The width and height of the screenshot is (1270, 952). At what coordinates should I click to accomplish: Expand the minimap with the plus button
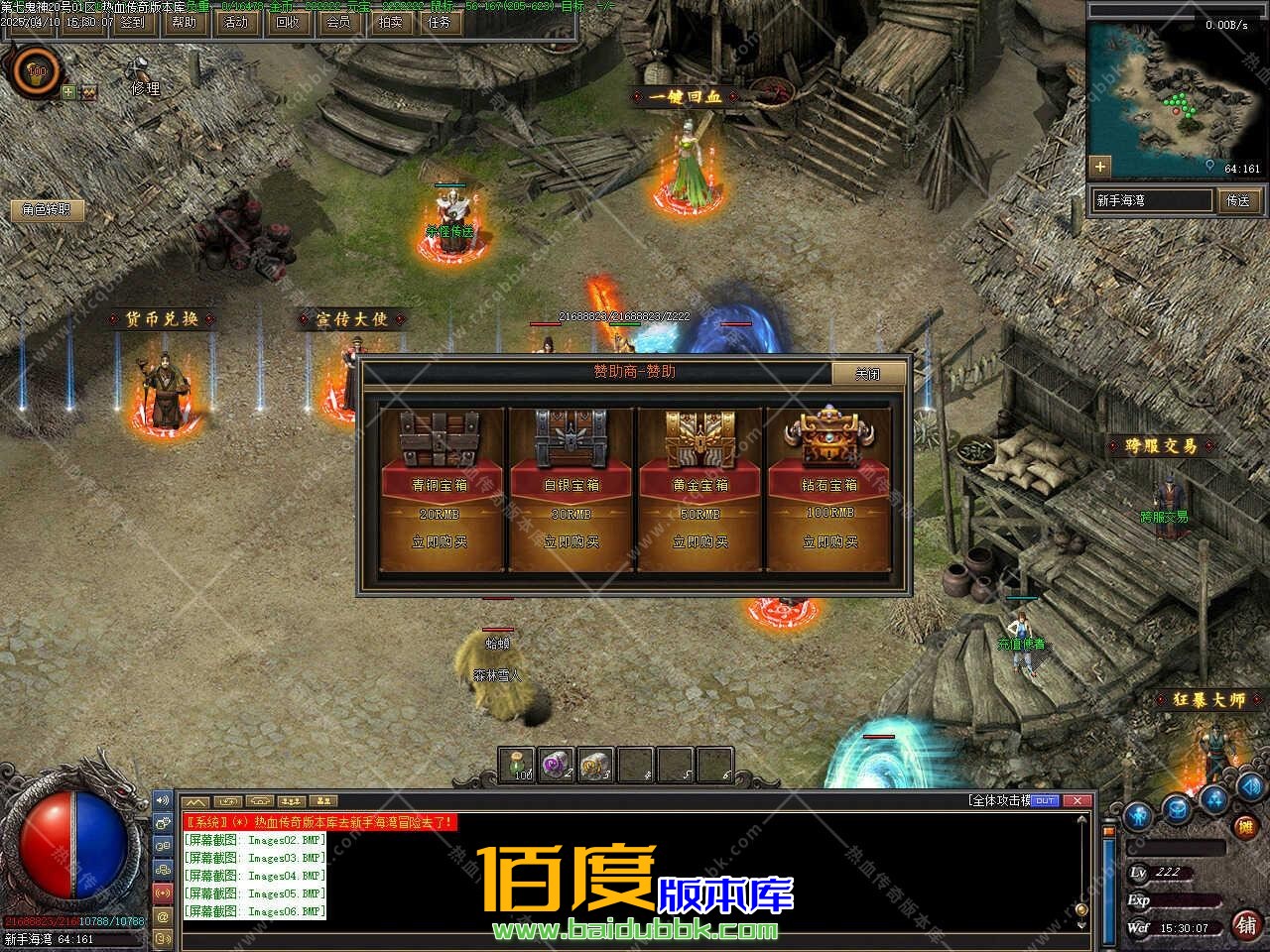pos(1099,166)
